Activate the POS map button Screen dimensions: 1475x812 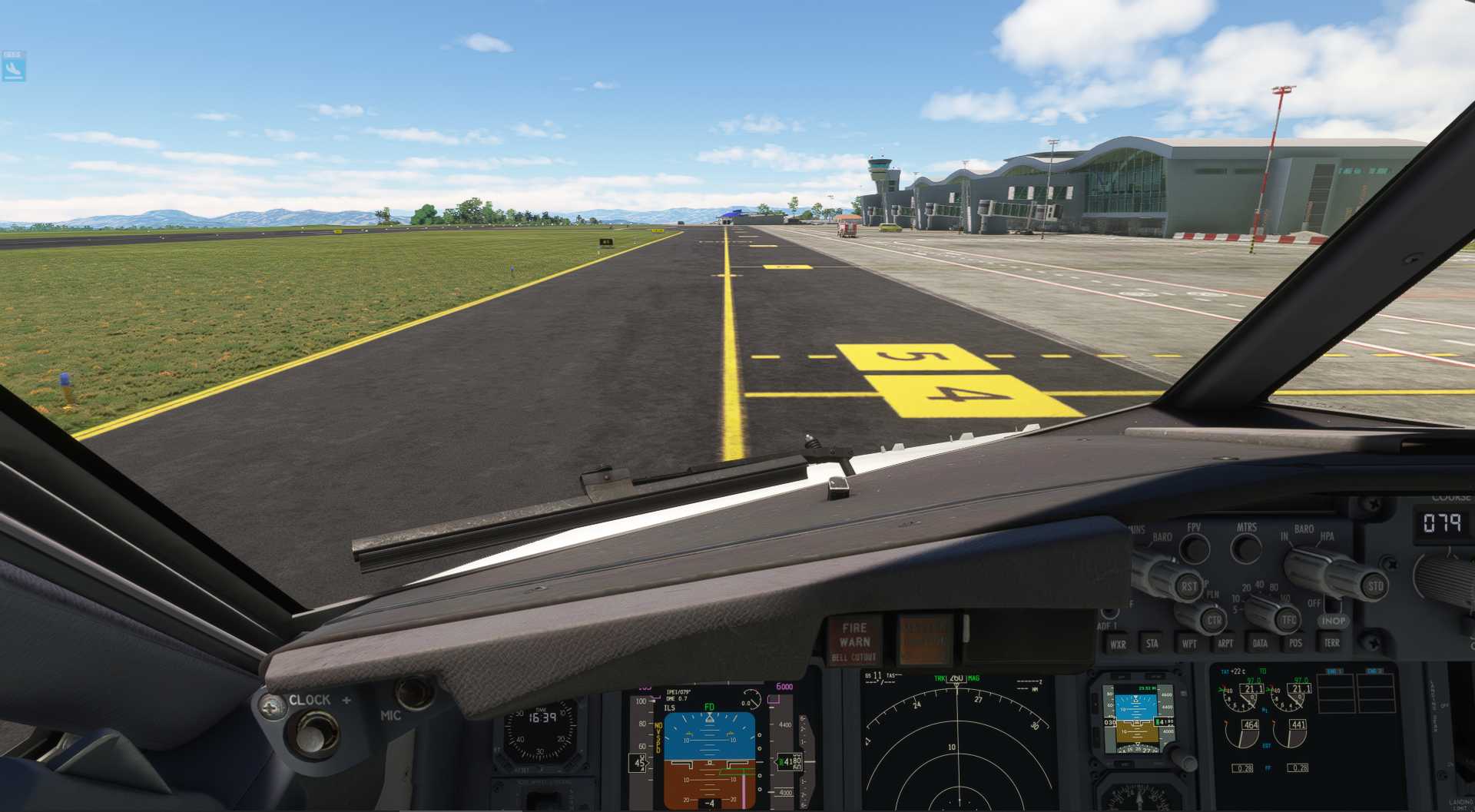click(1295, 644)
